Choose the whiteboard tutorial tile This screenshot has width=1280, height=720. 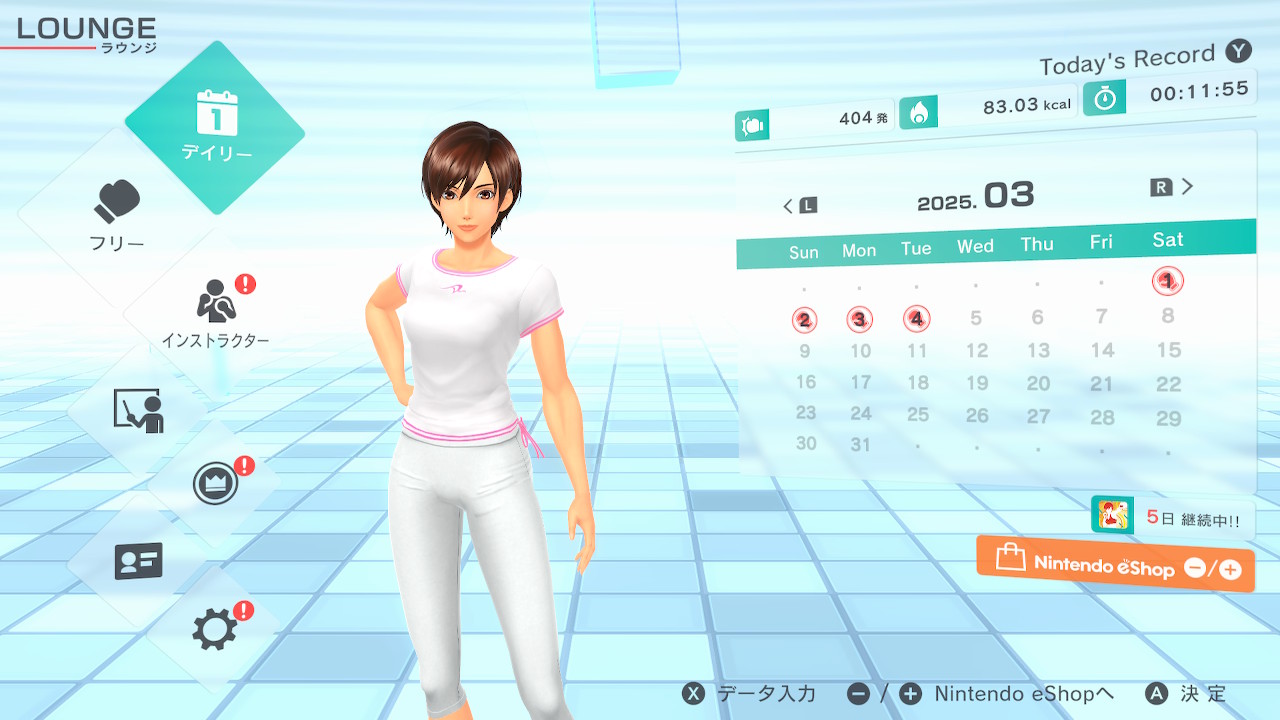138,410
